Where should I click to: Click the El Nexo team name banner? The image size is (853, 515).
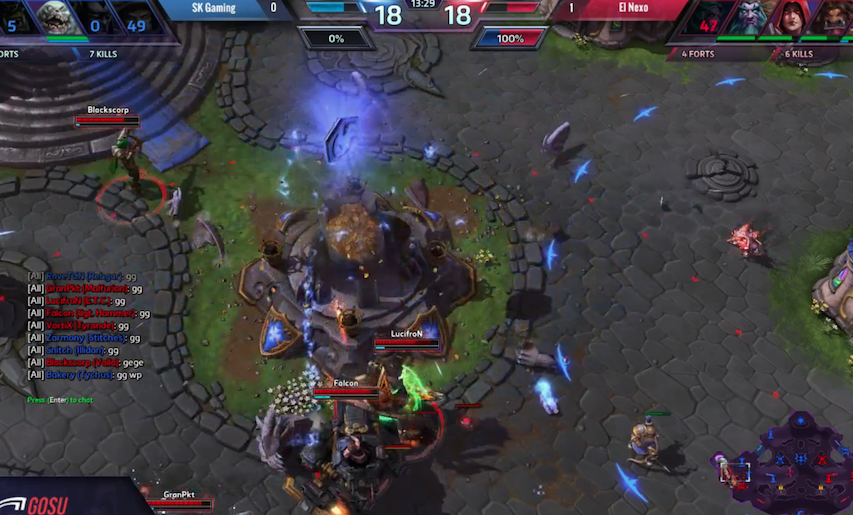(x=632, y=8)
